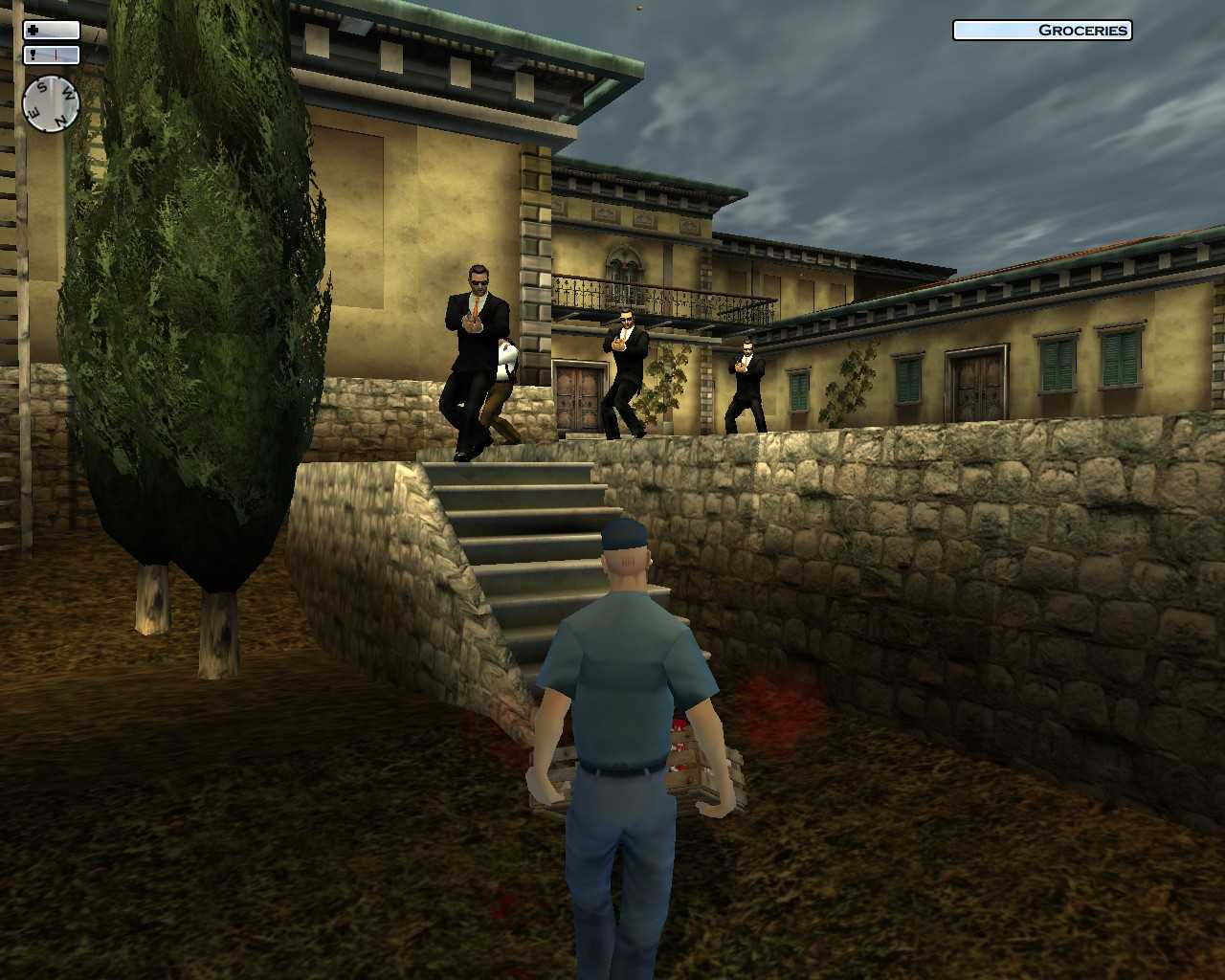Select the Groceries item label
The width and height of the screenshot is (1225, 980).
[x=1041, y=30]
